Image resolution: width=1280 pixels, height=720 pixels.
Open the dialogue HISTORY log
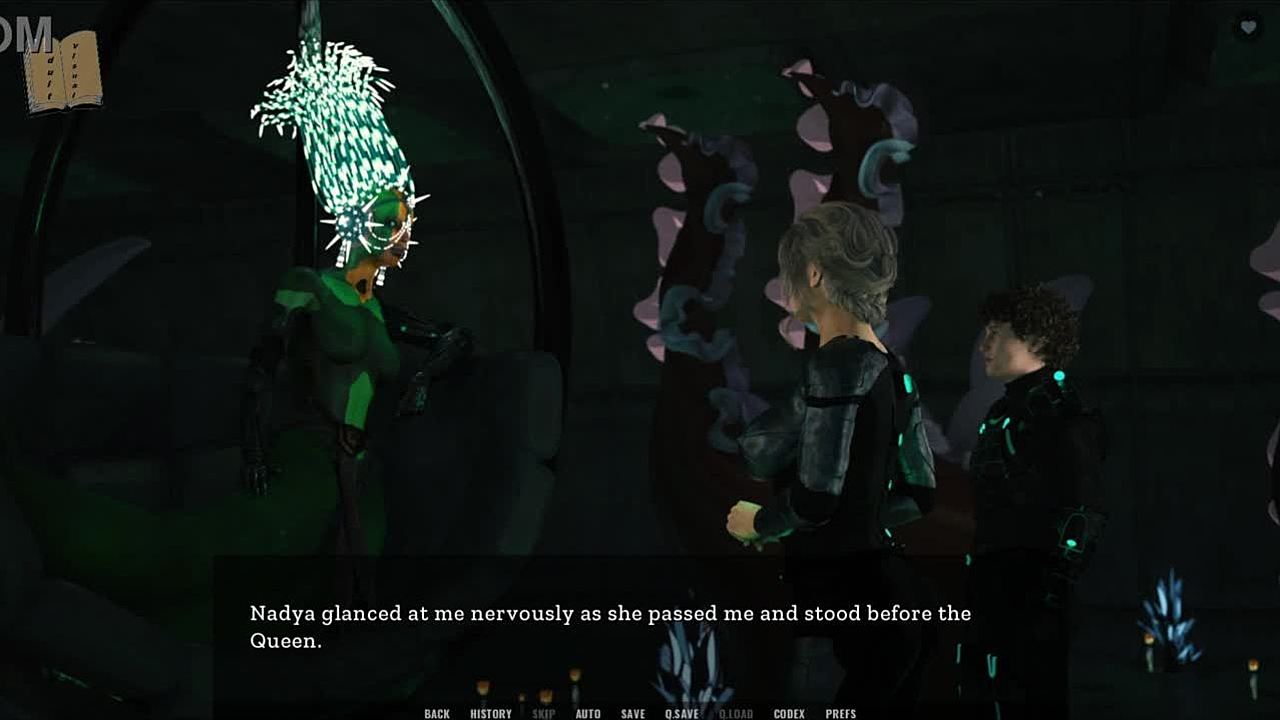[491, 713]
